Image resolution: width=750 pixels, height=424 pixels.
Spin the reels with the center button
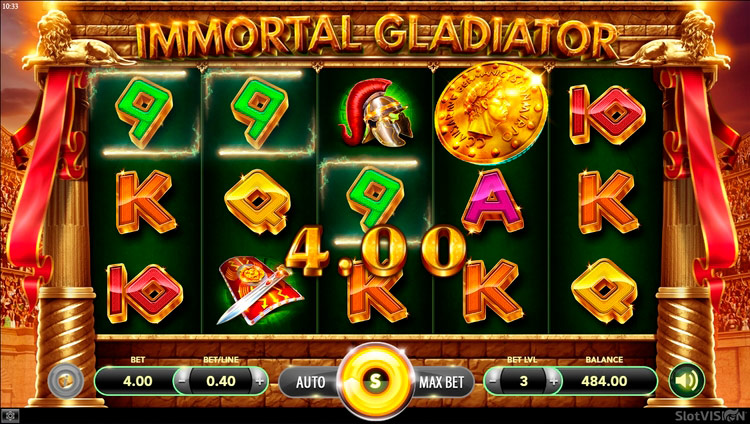[375, 381]
